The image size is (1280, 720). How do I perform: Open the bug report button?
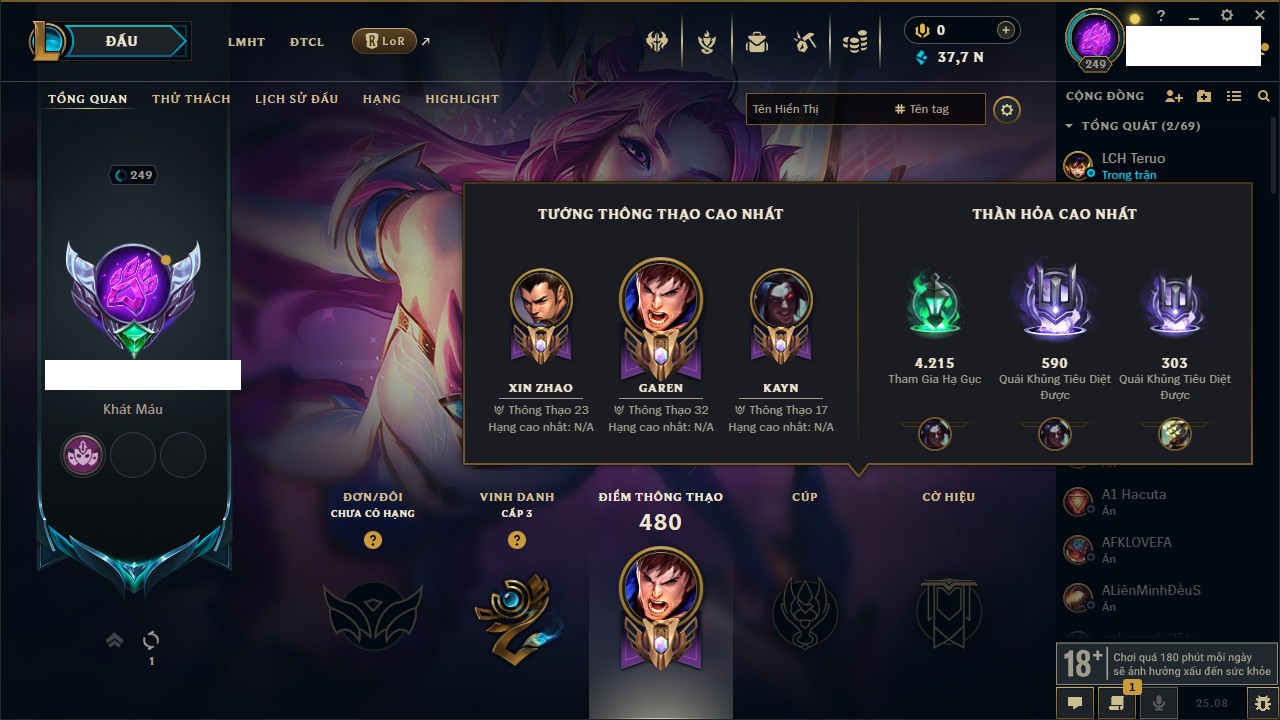tap(1263, 703)
